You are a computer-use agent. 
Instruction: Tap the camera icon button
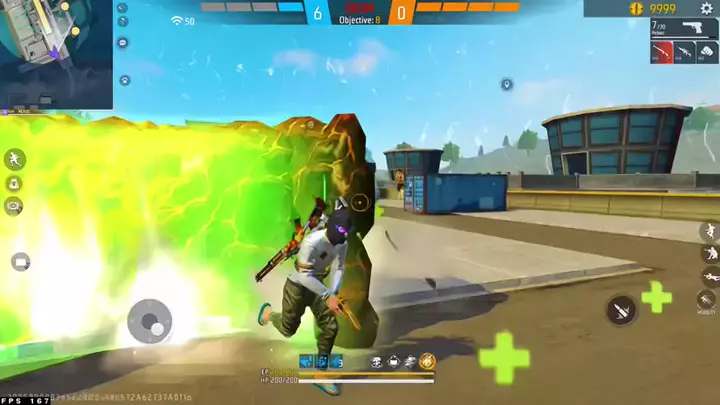tap(15, 205)
